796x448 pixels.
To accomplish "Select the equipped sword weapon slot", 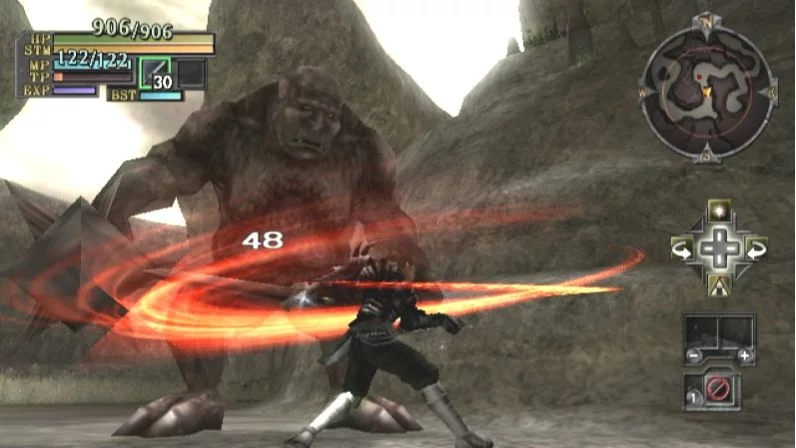I will click(x=155, y=74).
